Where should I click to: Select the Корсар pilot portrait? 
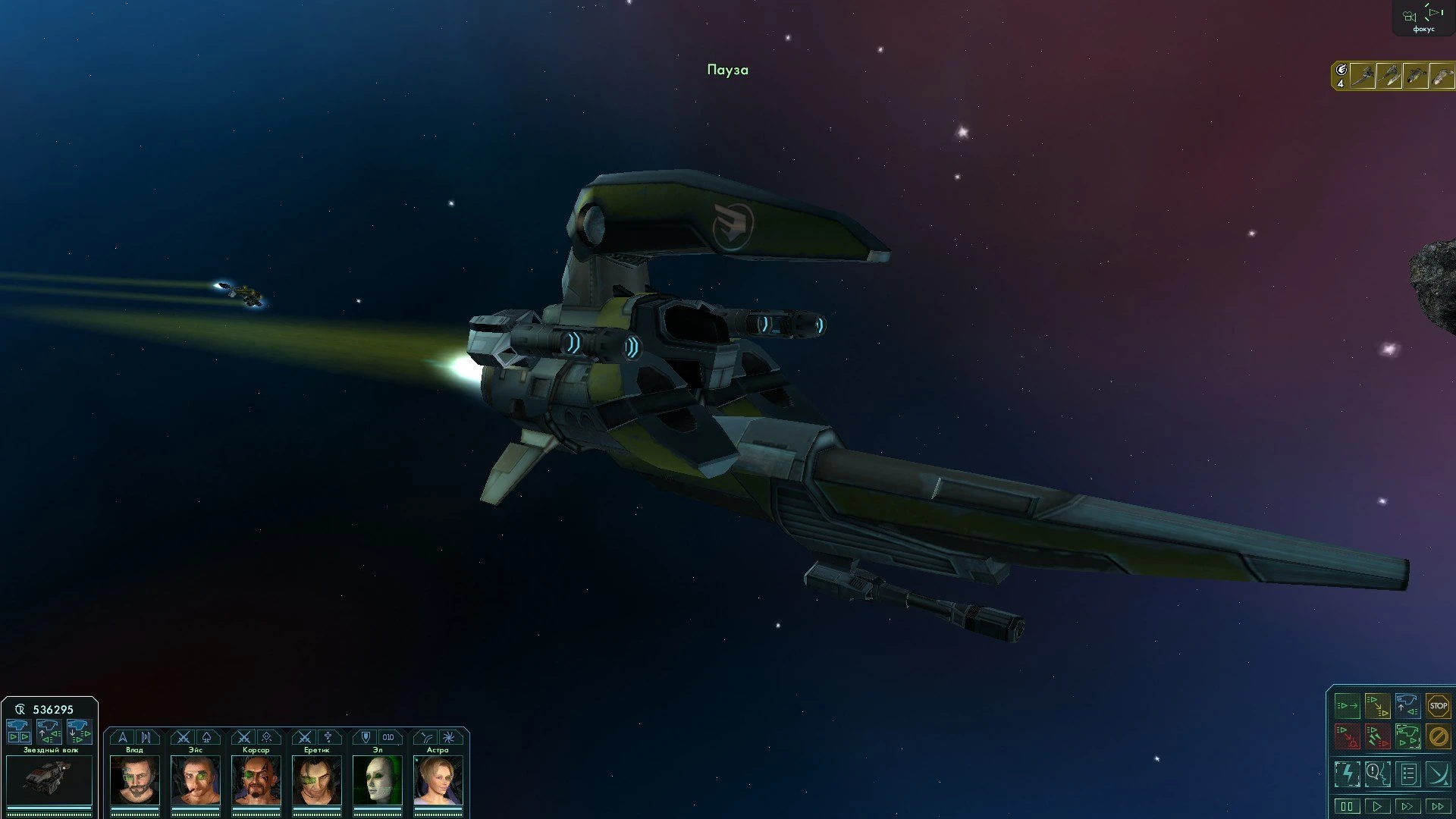pos(256,780)
